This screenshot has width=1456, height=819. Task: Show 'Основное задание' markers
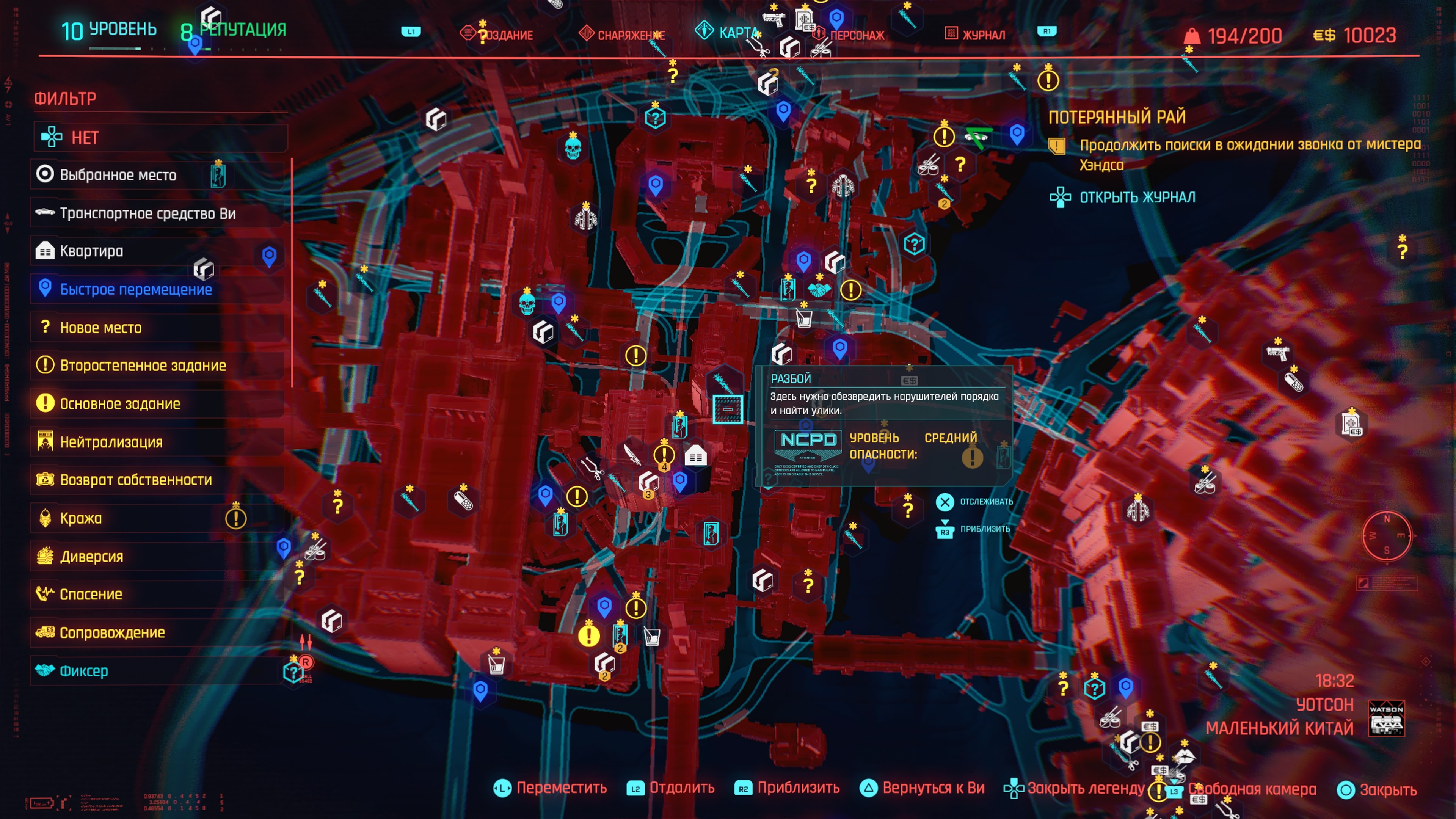coord(120,403)
